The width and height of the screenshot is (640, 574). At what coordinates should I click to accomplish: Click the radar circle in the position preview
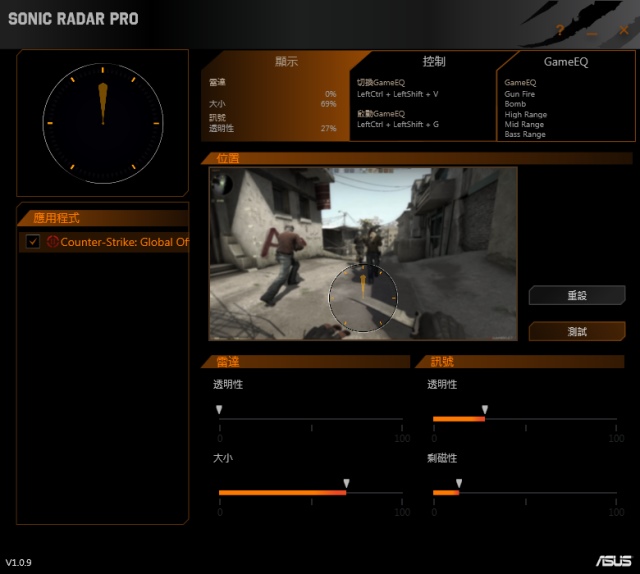[x=363, y=297]
